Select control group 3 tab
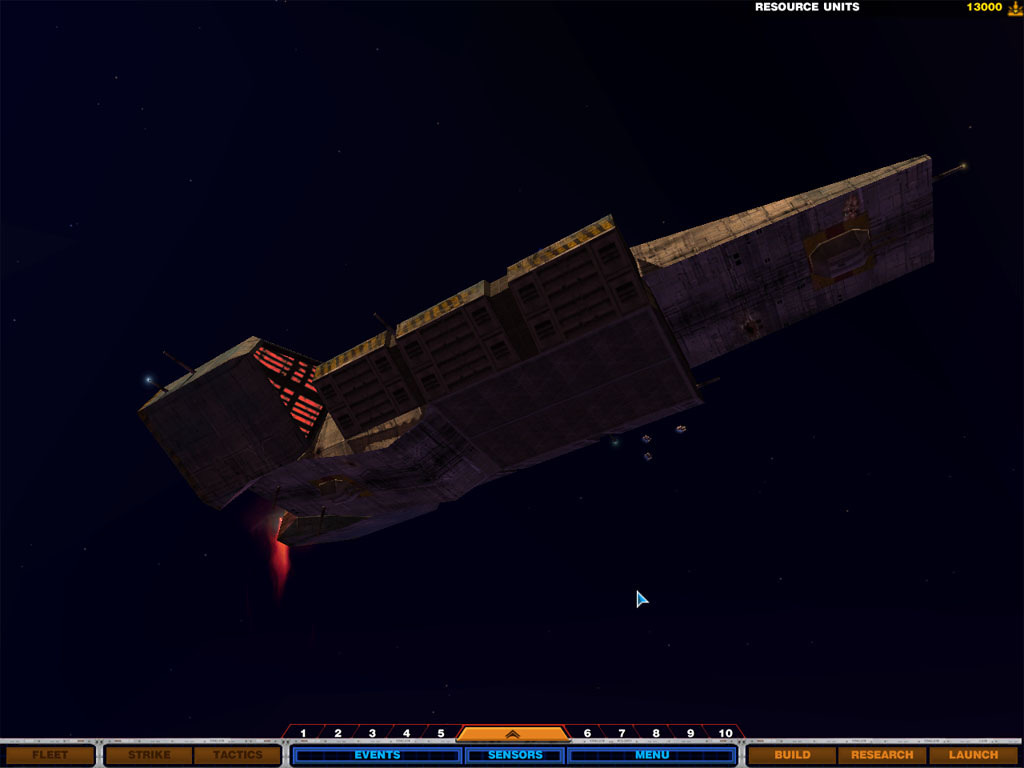This screenshot has width=1024, height=768. tap(372, 733)
